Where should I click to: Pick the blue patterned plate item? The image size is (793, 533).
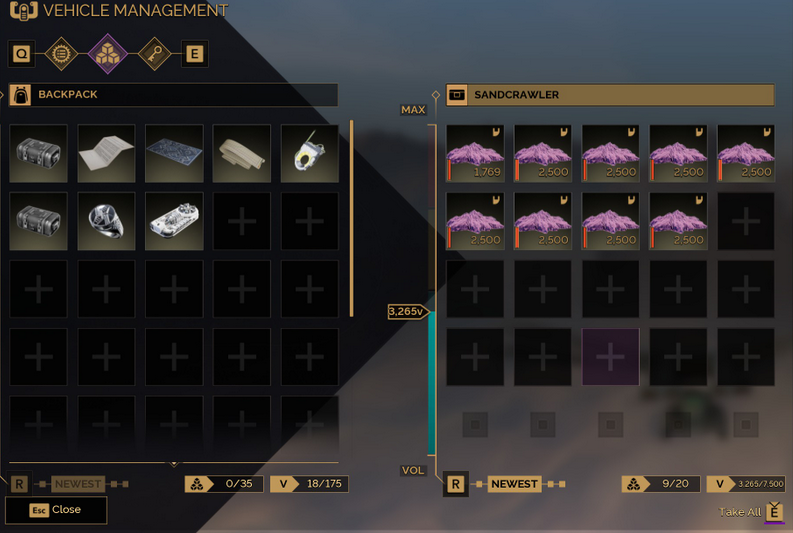click(x=174, y=153)
